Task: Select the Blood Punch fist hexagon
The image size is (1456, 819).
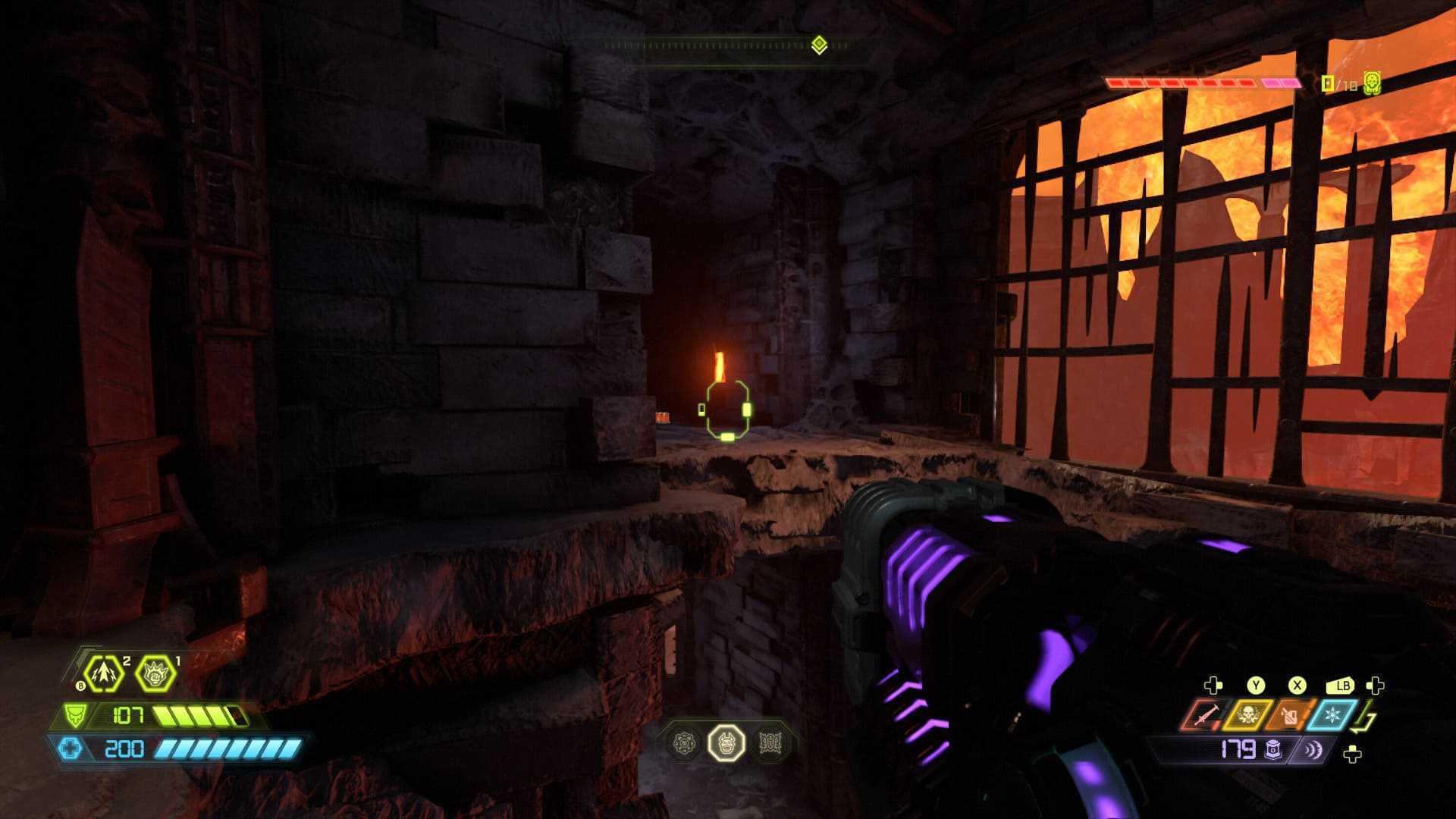Action: click(155, 673)
